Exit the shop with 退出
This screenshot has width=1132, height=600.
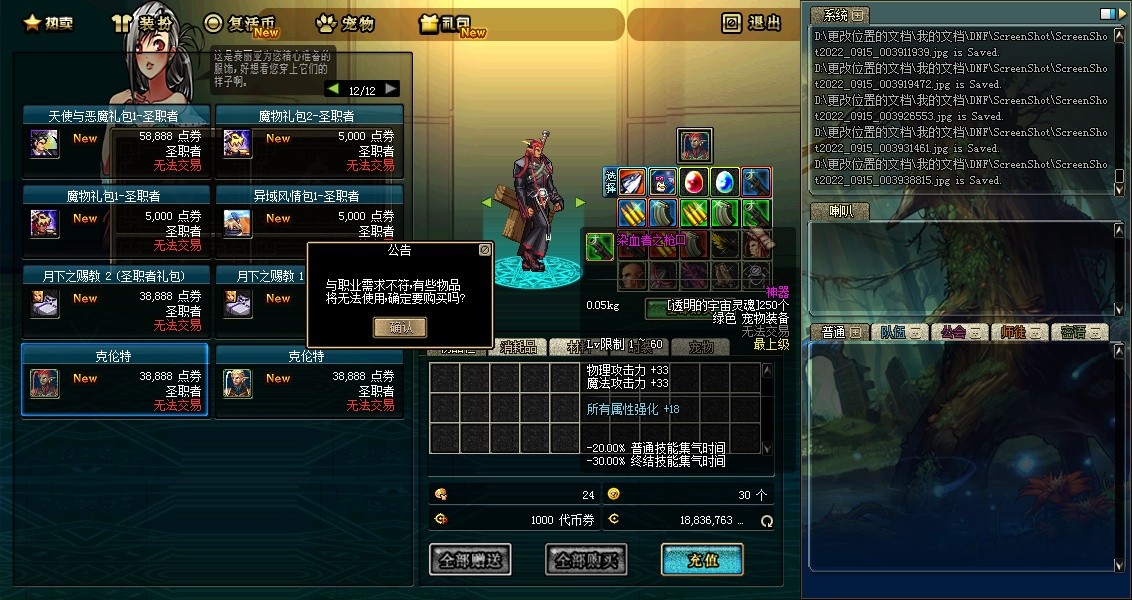(752, 23)
